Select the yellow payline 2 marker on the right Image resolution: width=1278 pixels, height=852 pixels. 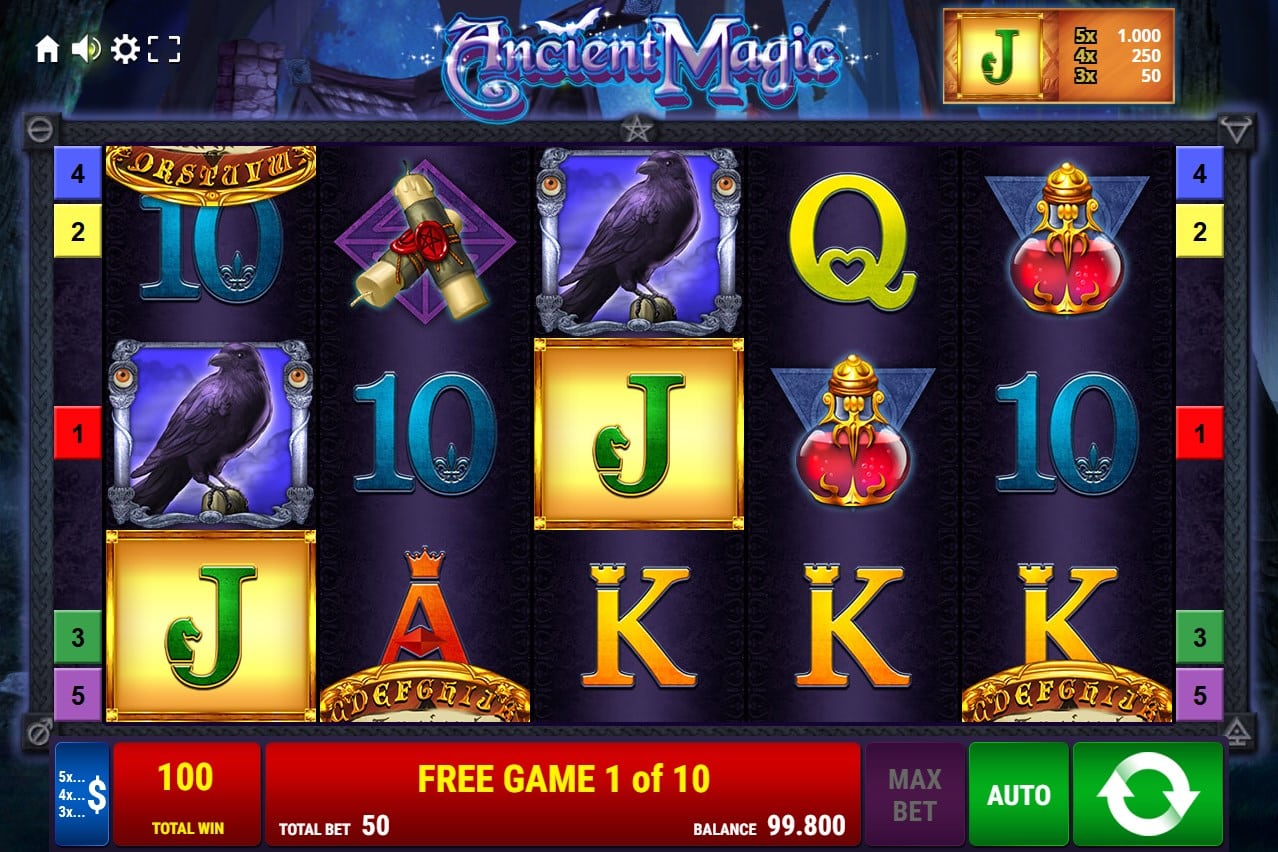click(x=1199, y=232)
